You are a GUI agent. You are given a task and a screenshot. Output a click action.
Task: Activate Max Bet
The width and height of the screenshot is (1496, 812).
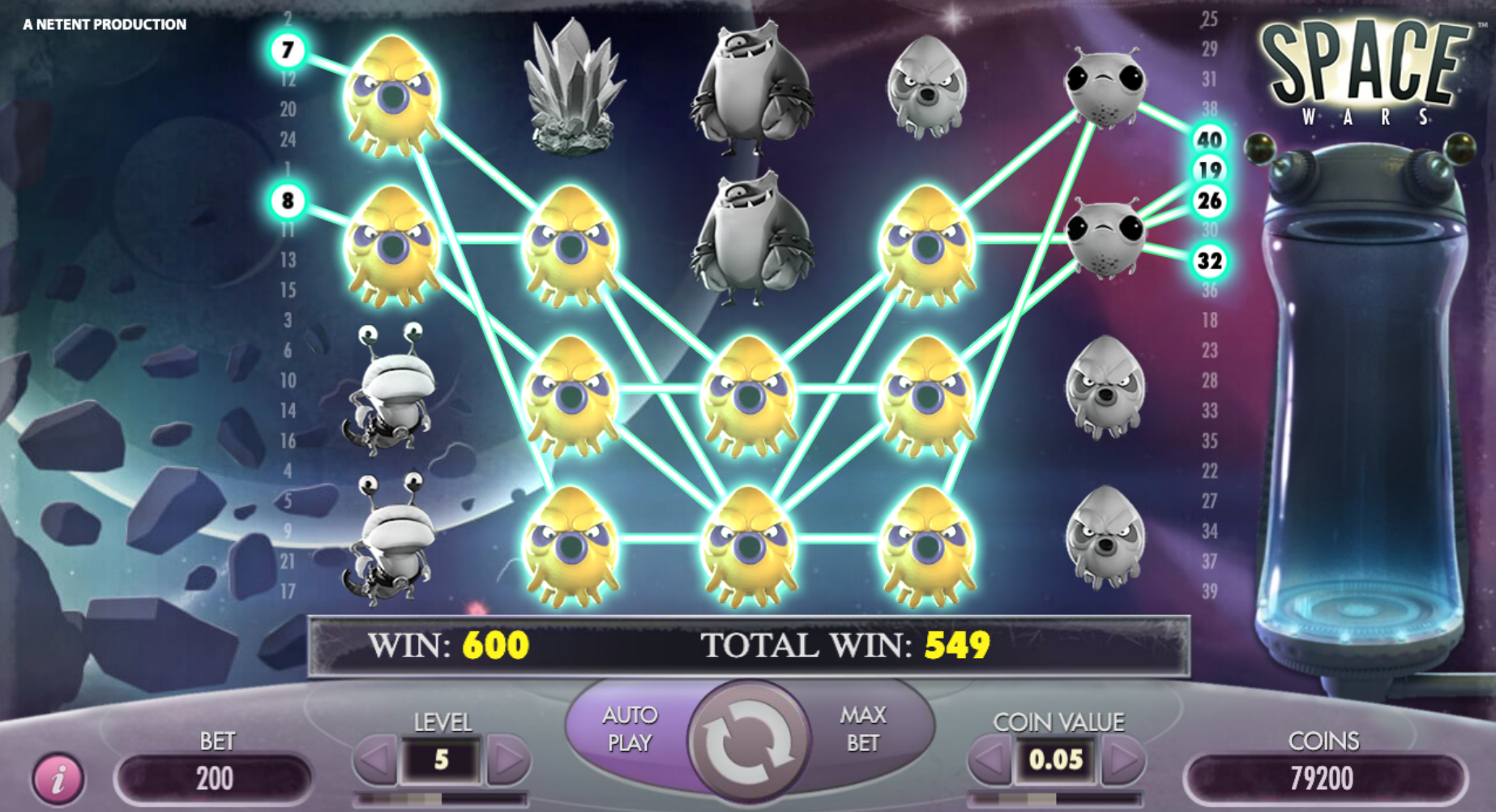click(x=864, y=729)
